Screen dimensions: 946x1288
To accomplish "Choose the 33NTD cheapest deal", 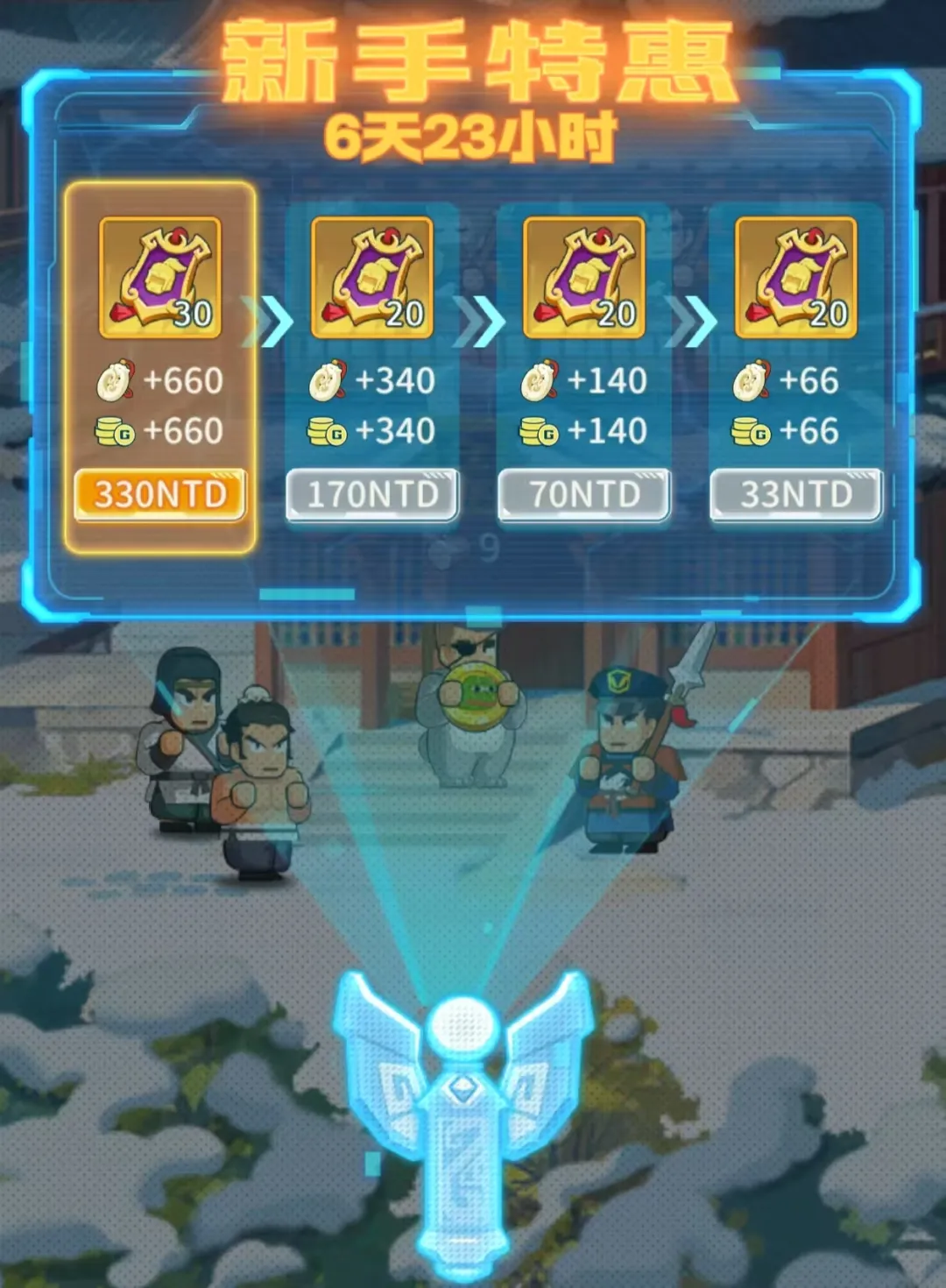I will click(795, 495).
